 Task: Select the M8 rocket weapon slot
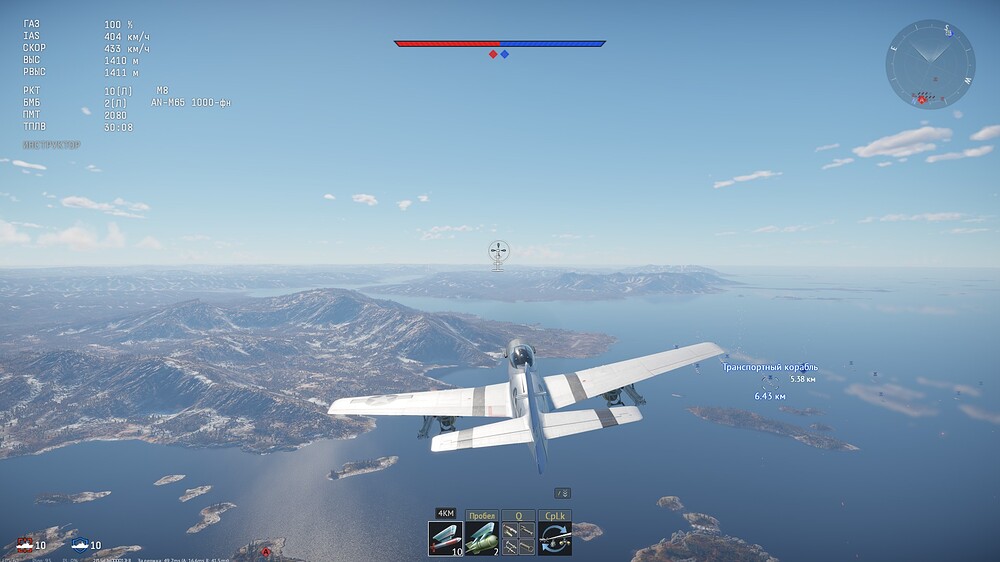tap(445, 538)
